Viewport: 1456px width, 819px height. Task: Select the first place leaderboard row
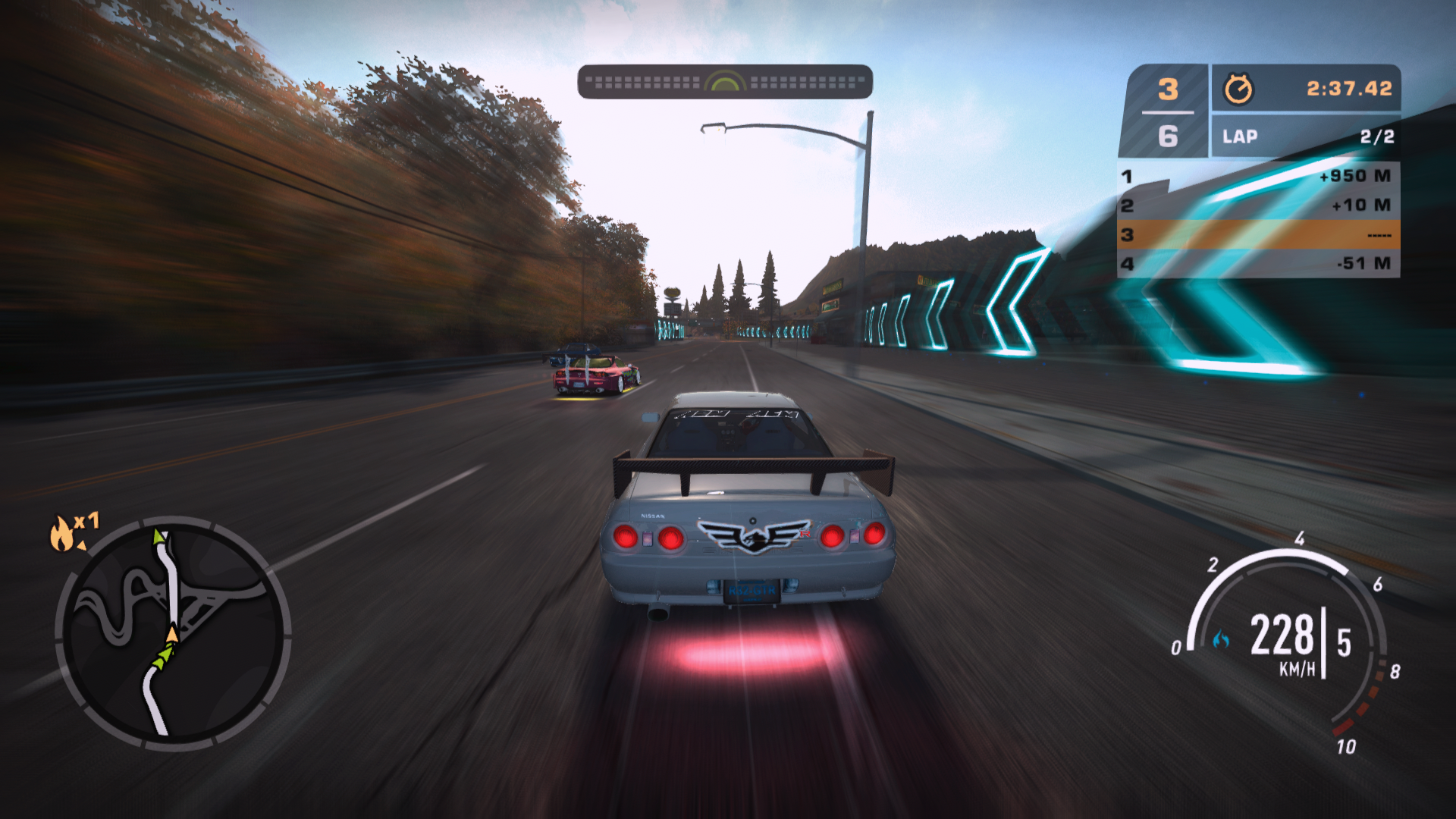click(1258, 176)
